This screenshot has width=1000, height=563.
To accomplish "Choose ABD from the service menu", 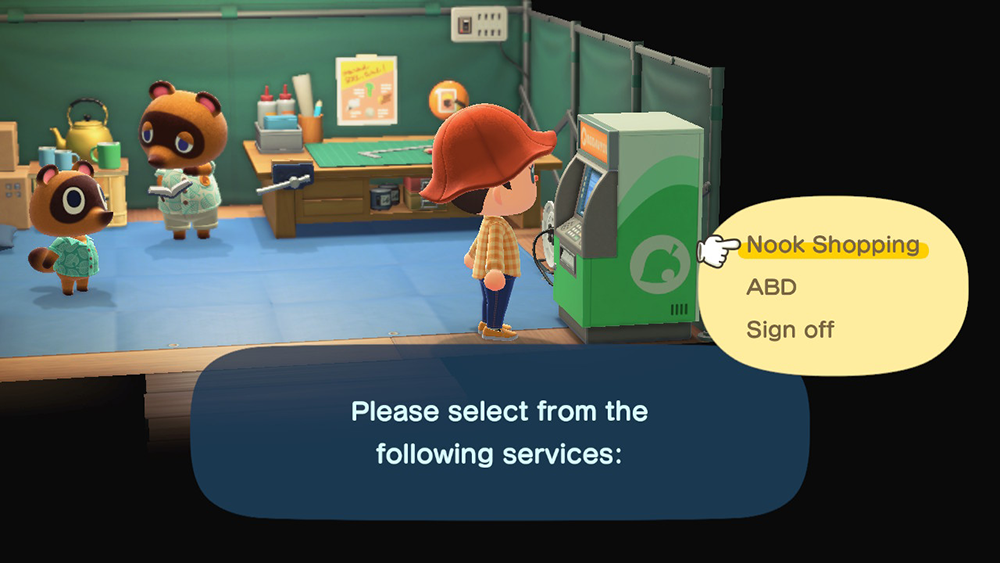I will click(x=771, y=287).
